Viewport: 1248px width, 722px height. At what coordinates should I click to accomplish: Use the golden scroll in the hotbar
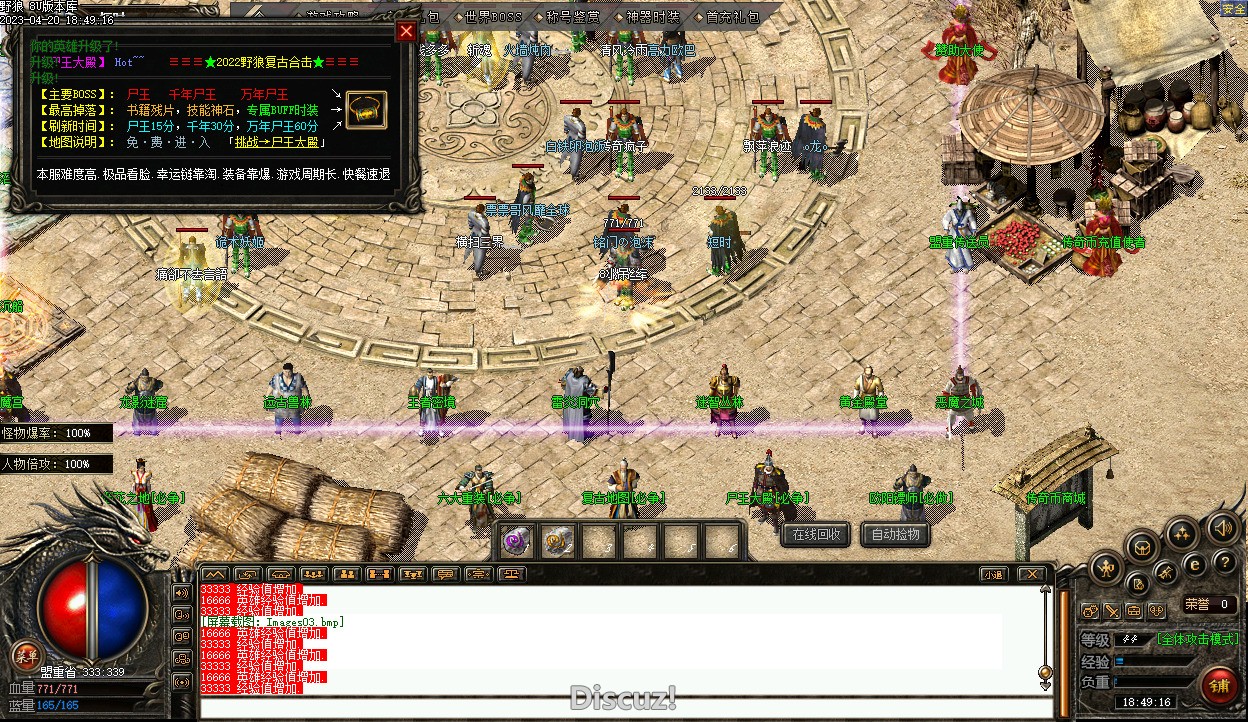[557, 541]
